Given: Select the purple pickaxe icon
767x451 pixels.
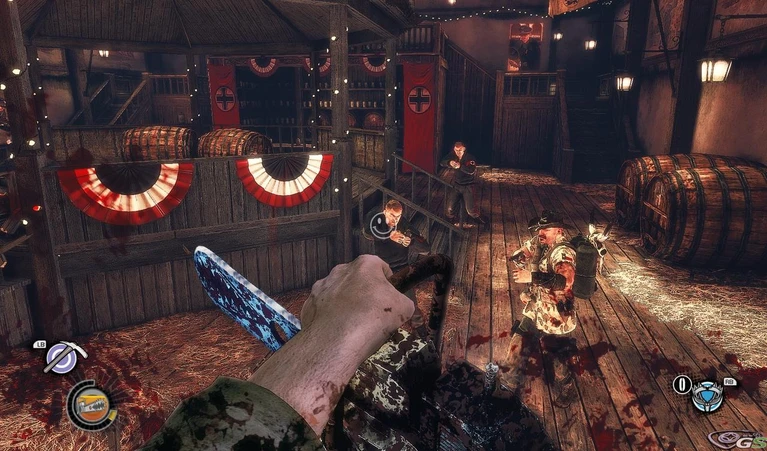Looking at the screenshot, I should click(62, 358).
